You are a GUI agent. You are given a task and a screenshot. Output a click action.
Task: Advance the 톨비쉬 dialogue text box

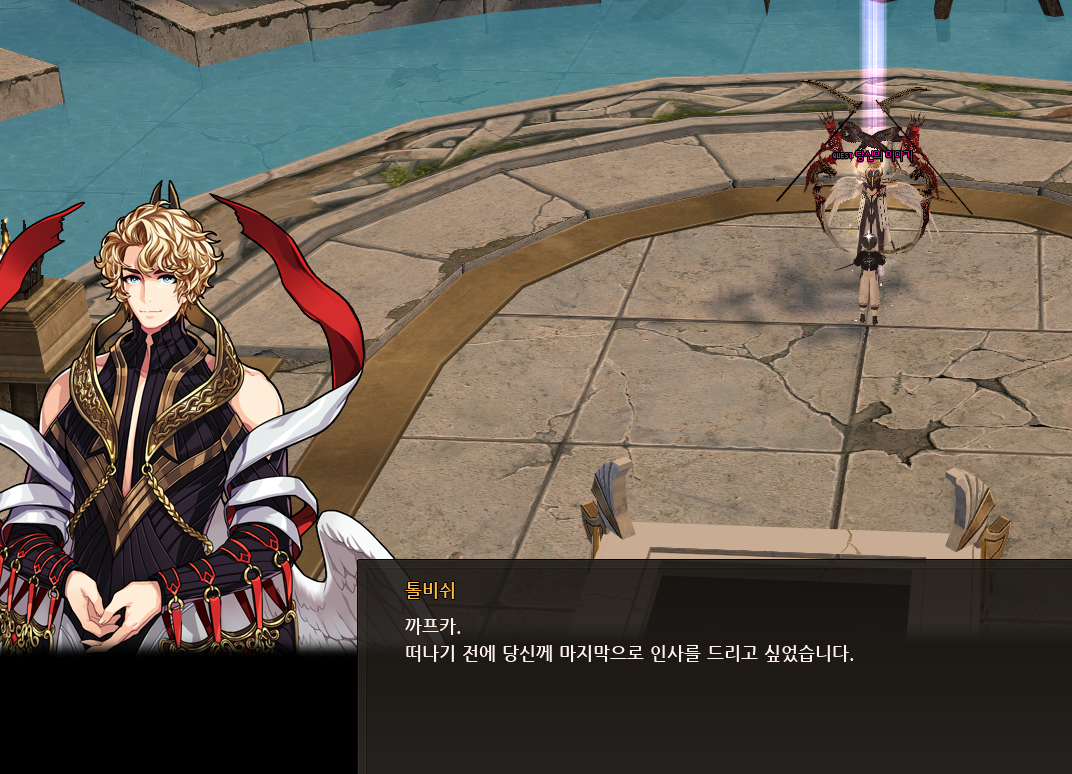coord(714,666)
